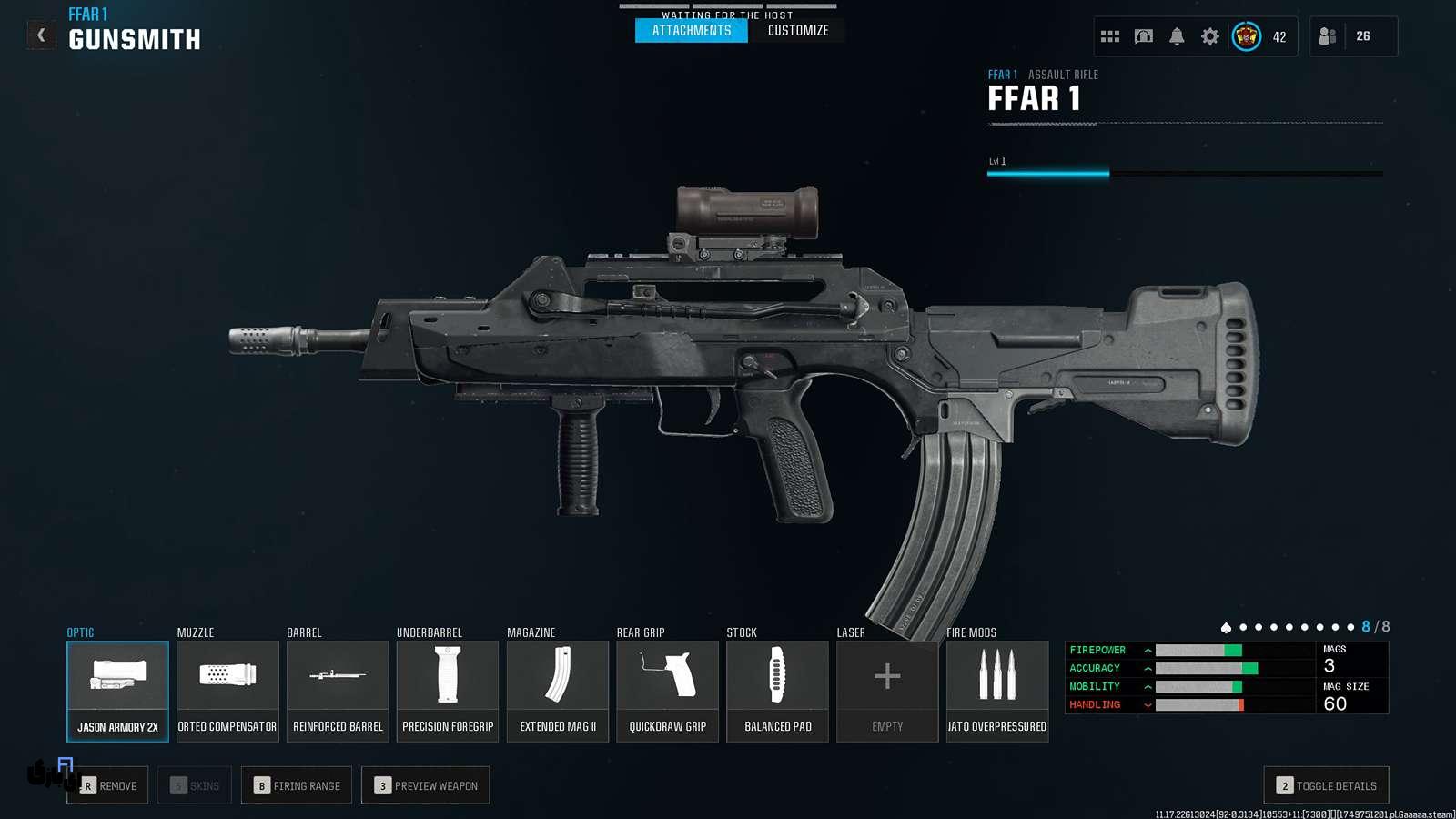Remove the selected attachment
Screen dimensions: 1456x819
pyautogui.click(x=108, y=785)
